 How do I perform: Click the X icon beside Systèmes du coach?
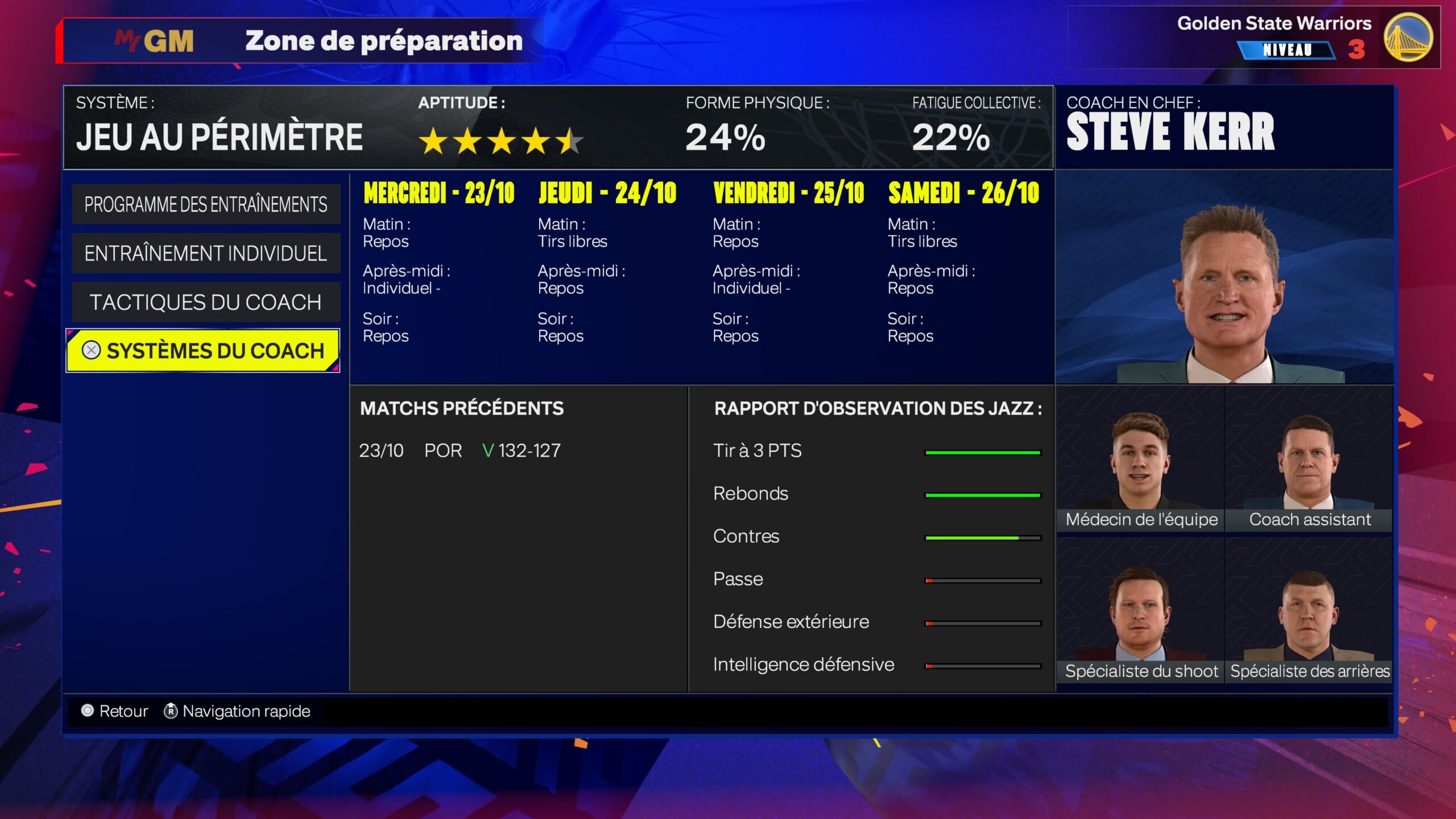coord(91,351)
